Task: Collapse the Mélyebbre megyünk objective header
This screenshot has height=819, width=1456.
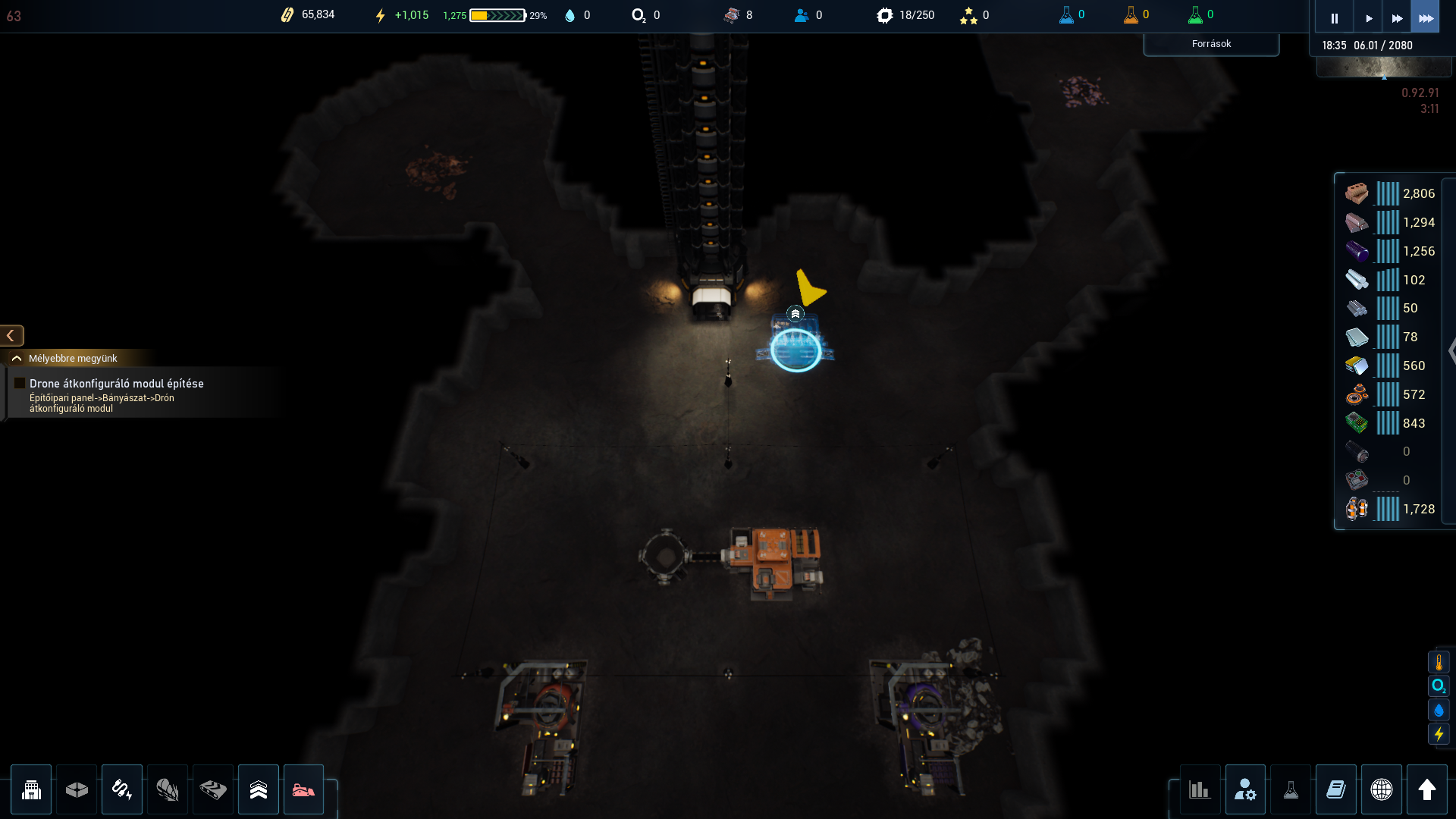Action: click(x=17, y=358)
